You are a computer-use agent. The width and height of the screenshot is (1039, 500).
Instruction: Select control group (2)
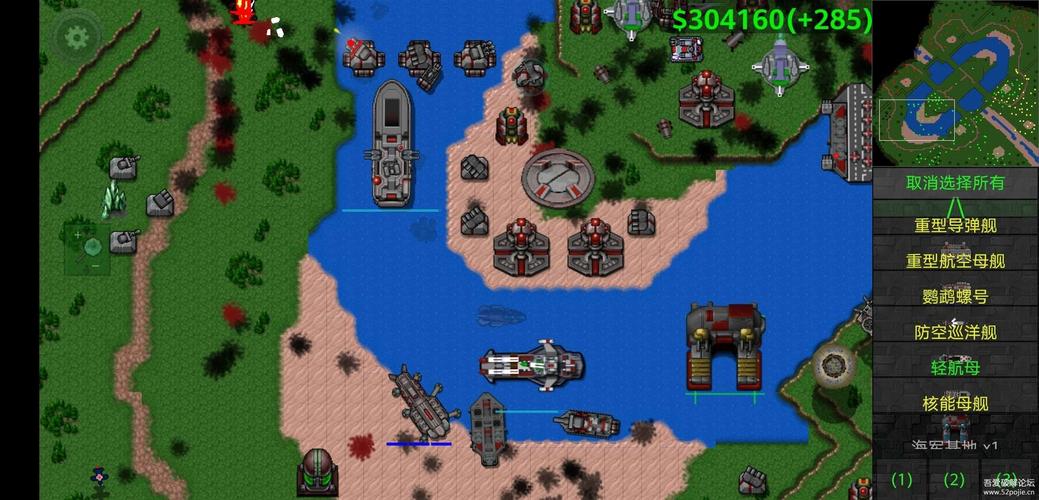click(954, 479)
